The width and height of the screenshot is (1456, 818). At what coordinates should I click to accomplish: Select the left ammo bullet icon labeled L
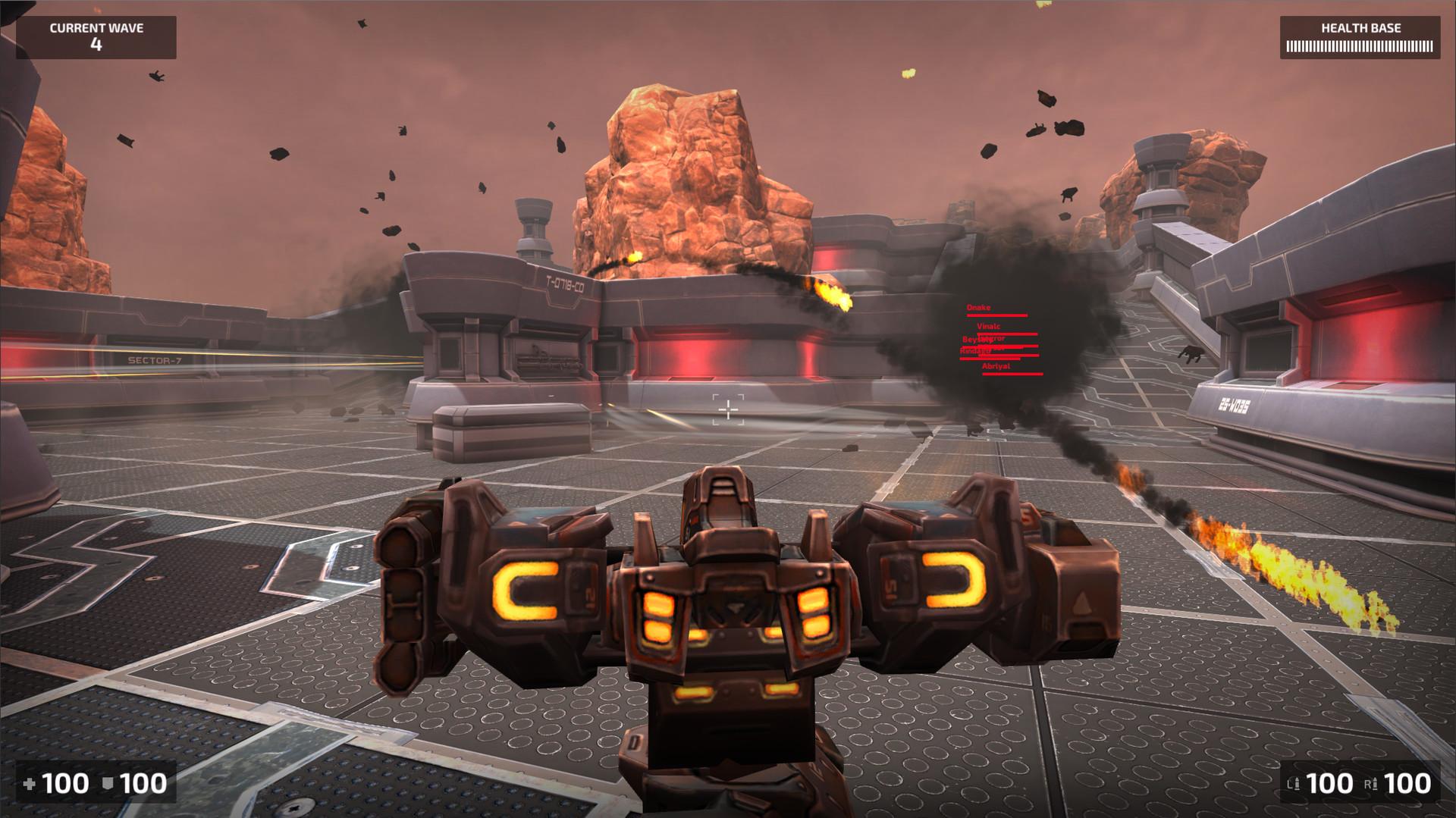pyautogui.click(x=1297, y=782)
